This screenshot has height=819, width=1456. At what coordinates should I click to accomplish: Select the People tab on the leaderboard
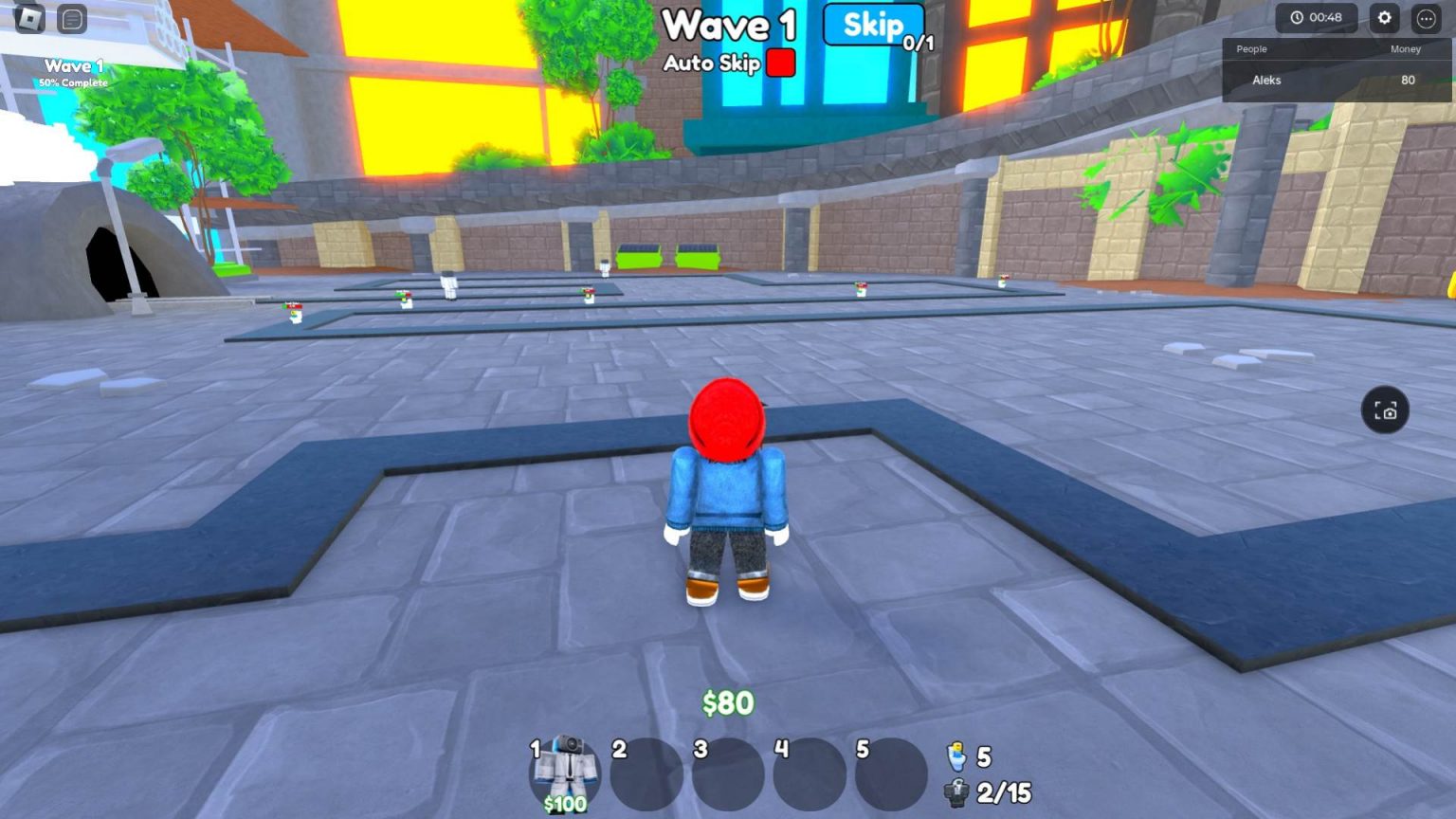coord(1250,49)
